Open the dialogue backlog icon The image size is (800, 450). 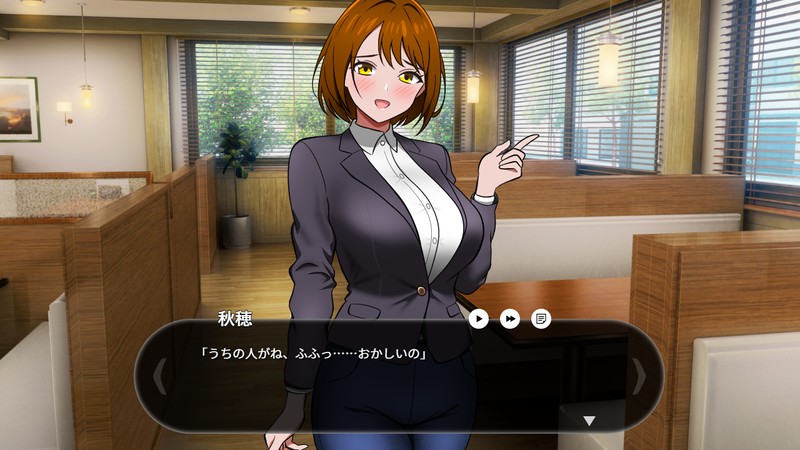coord(541,318)
